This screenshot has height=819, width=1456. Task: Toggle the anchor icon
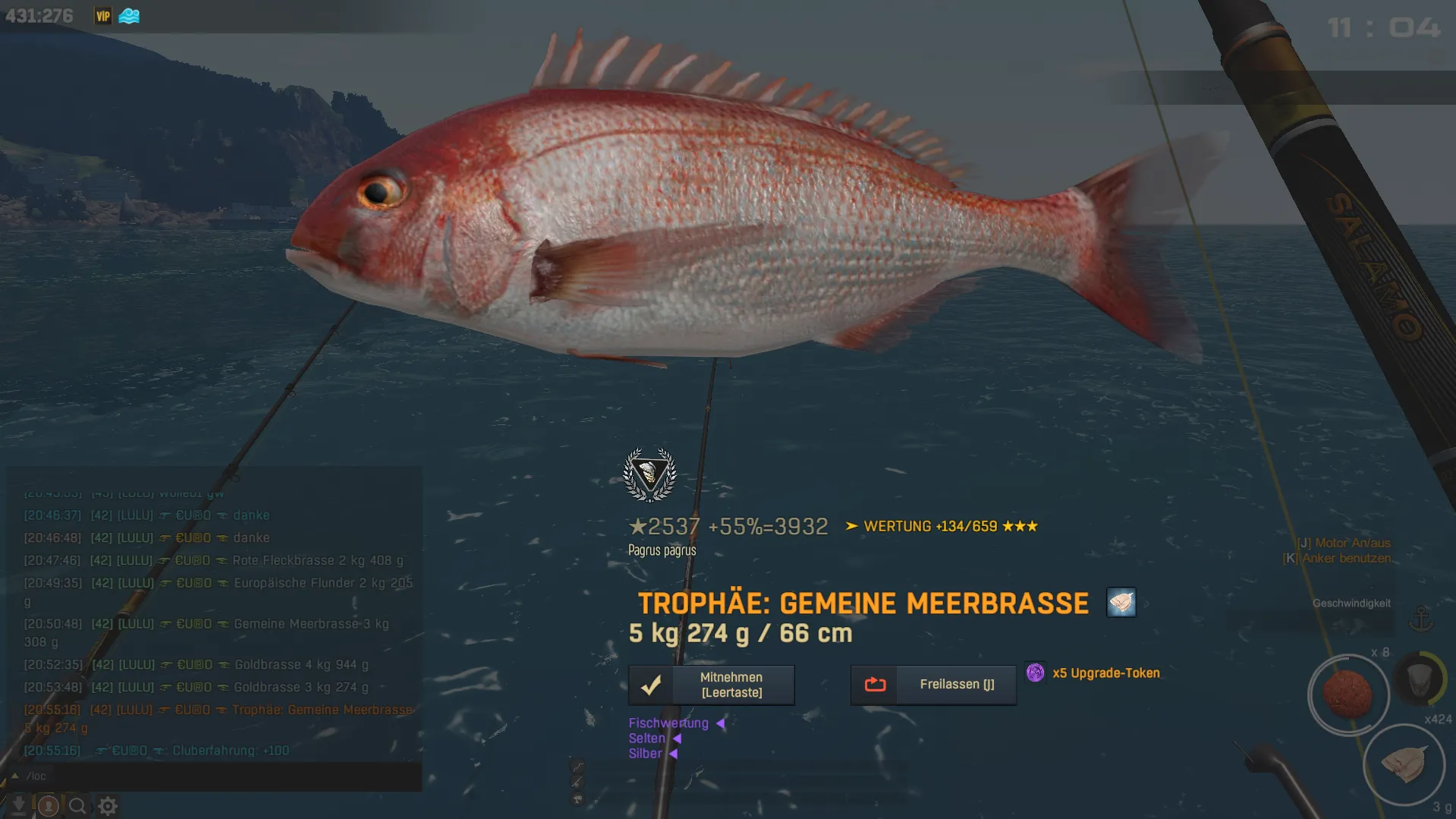tap(1420, 619)
